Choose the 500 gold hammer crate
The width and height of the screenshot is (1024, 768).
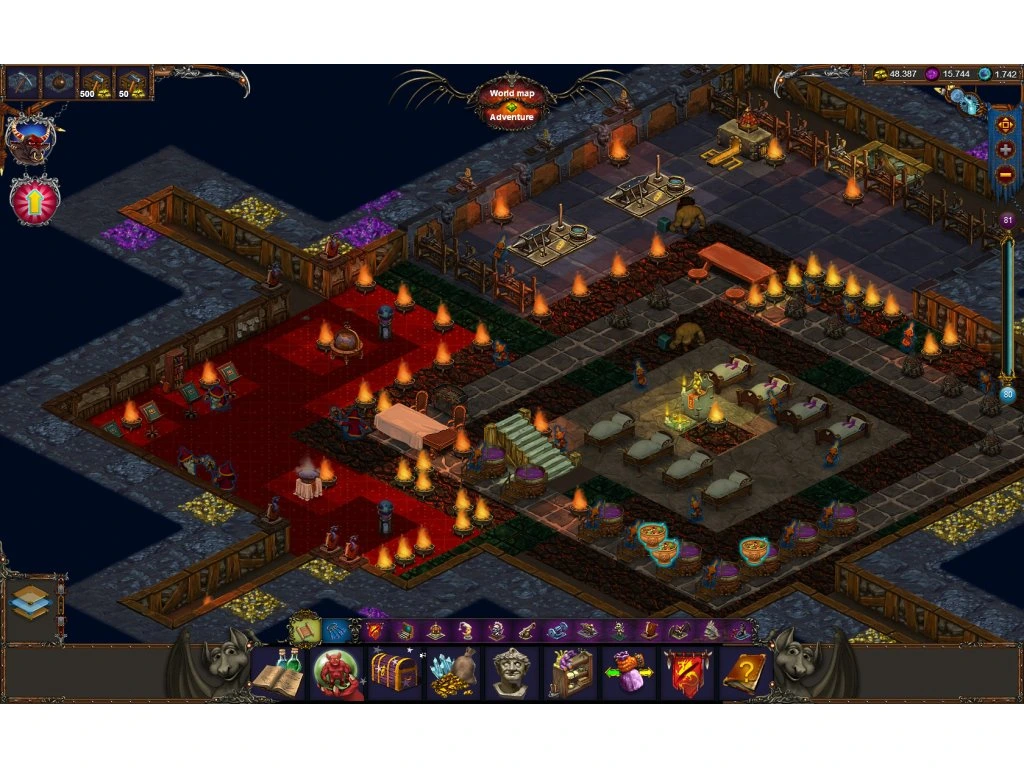(96, 83)
